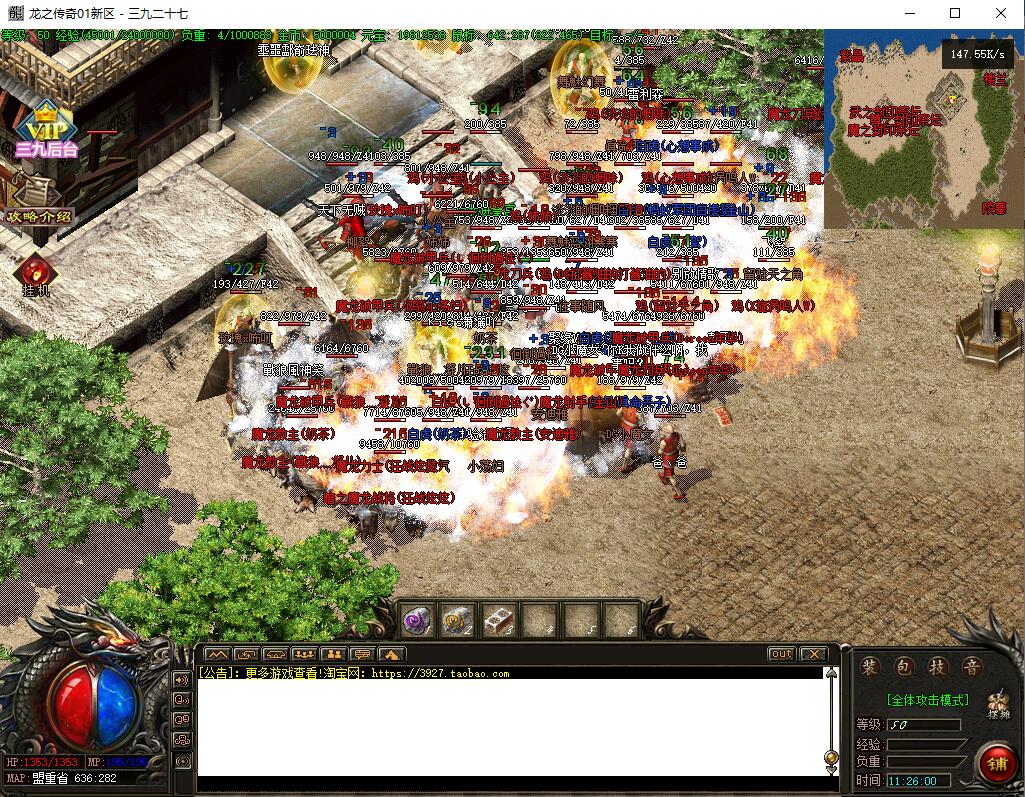The image size is (1025, 797).
Task: Open the 装 equipment panel
Action: click(873, 667)
